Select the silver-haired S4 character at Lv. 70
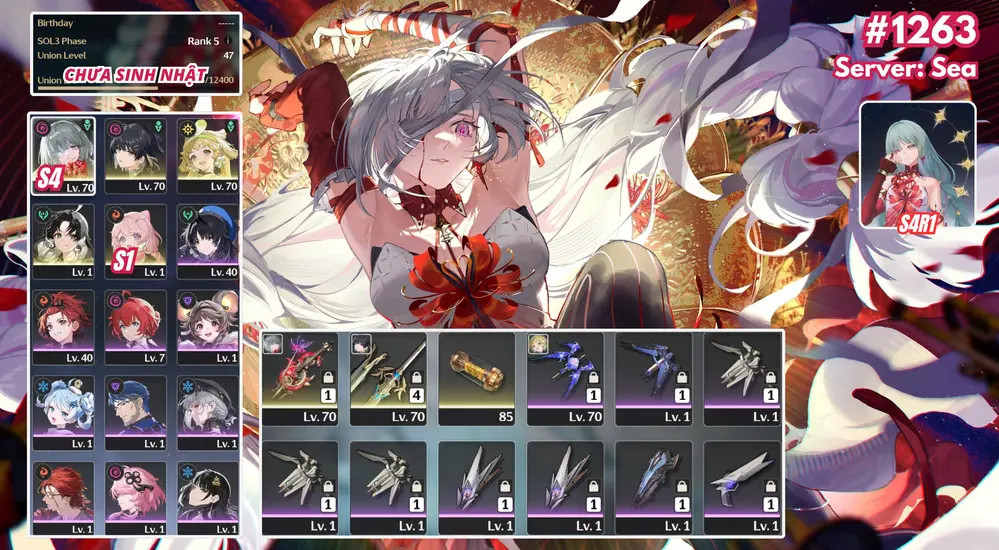999x550 pixels. [x=63, y=154]
